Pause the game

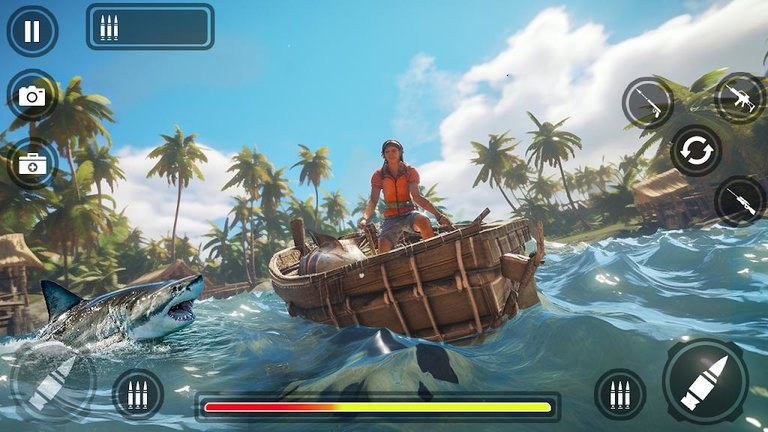coord(32,31)
